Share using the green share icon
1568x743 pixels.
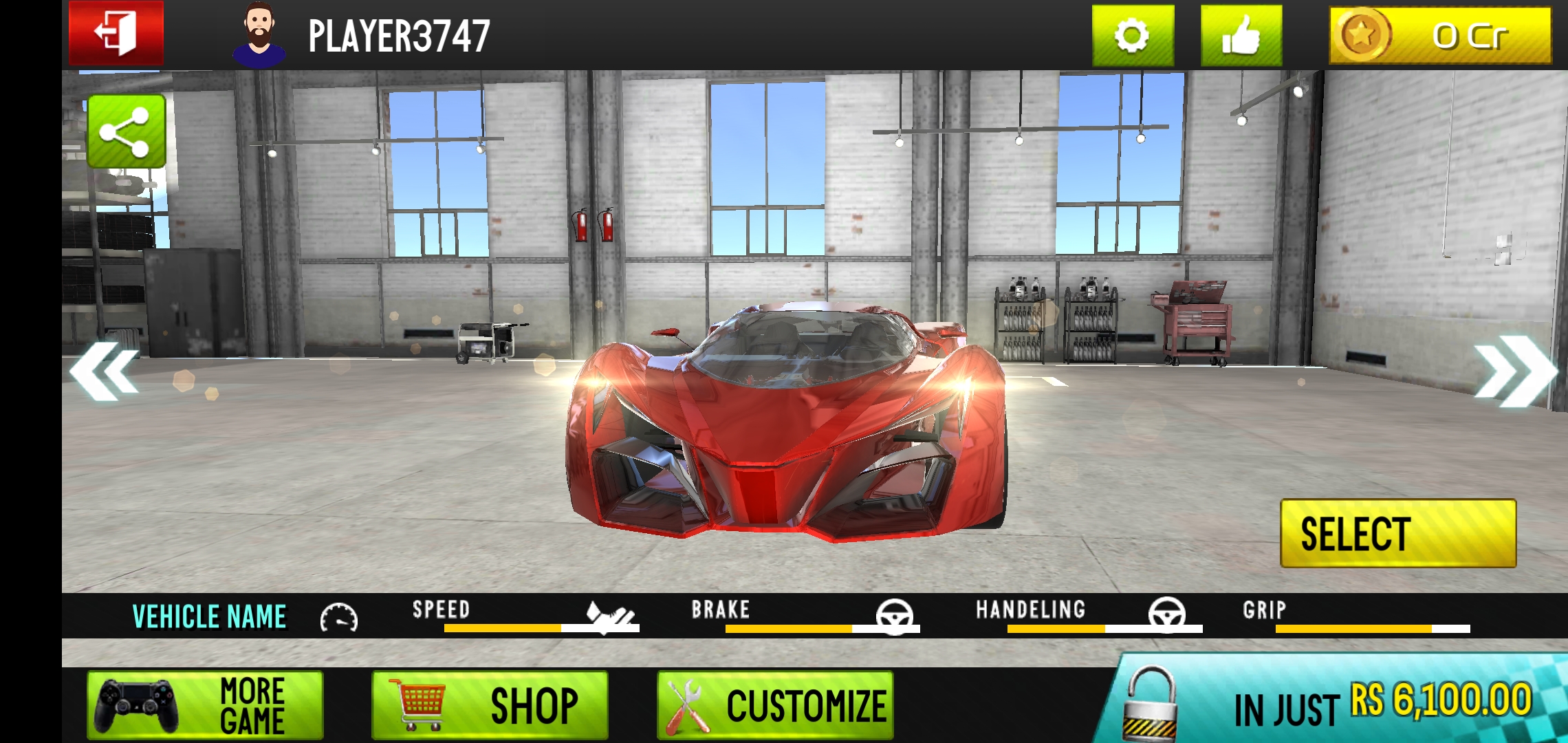click(126, 131)
